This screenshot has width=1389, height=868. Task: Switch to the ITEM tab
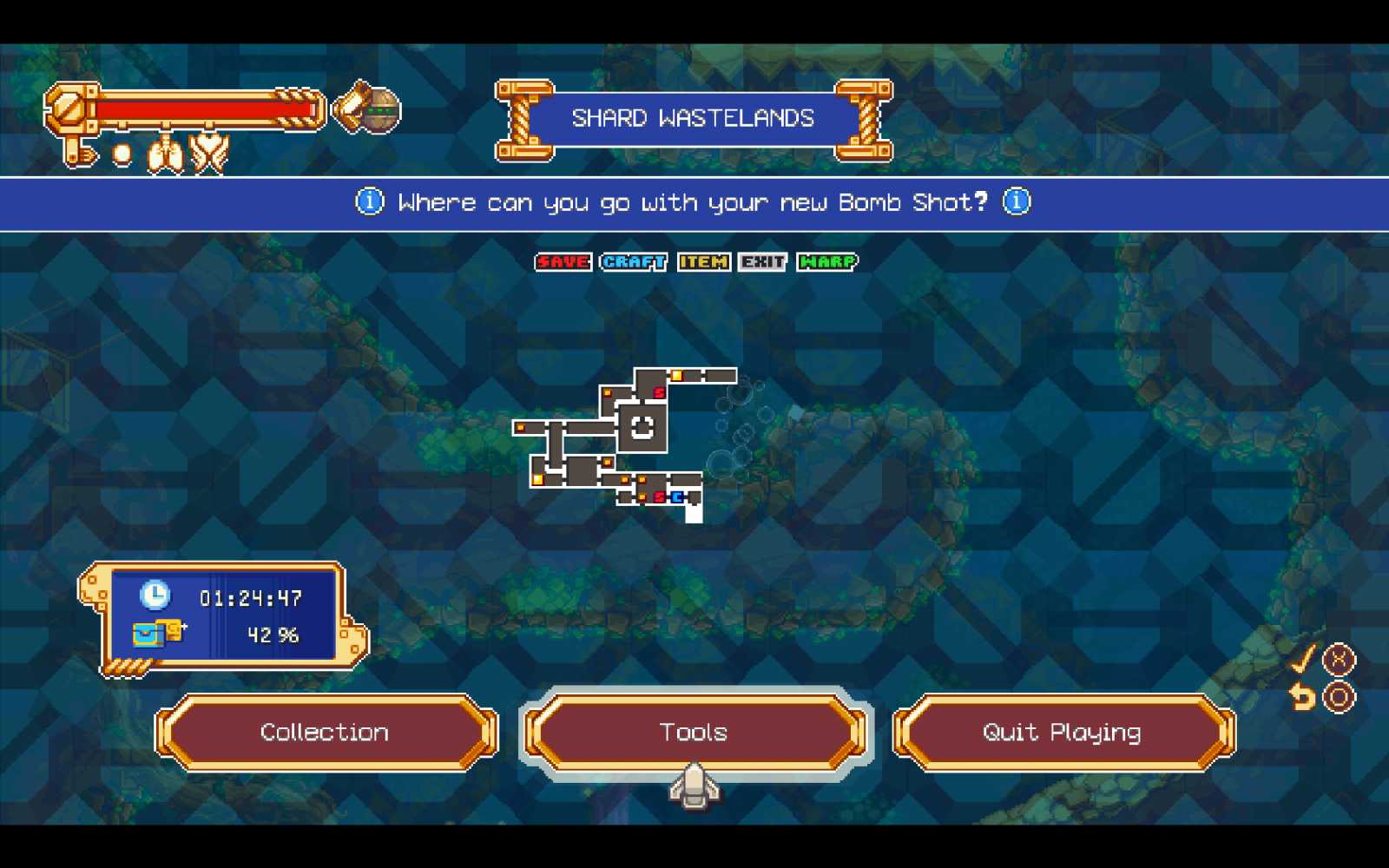click(704, 261)
